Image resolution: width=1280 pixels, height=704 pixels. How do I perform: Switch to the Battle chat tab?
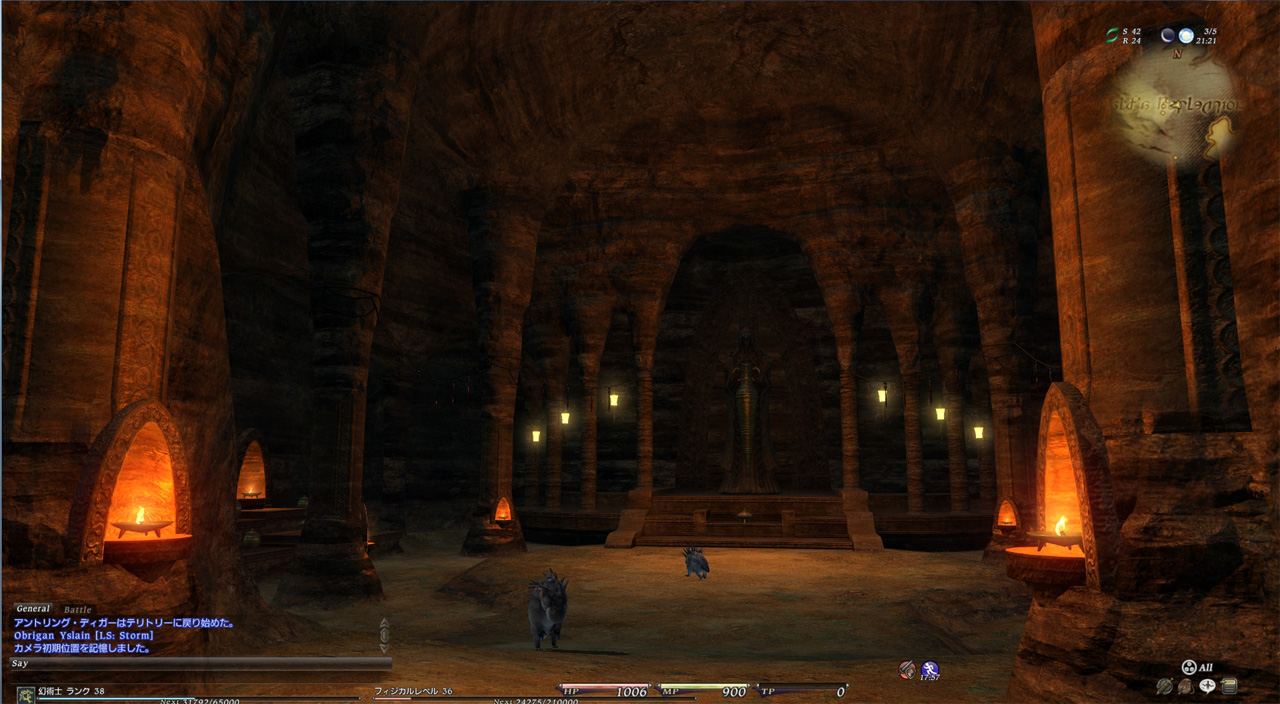coord(77,609)
